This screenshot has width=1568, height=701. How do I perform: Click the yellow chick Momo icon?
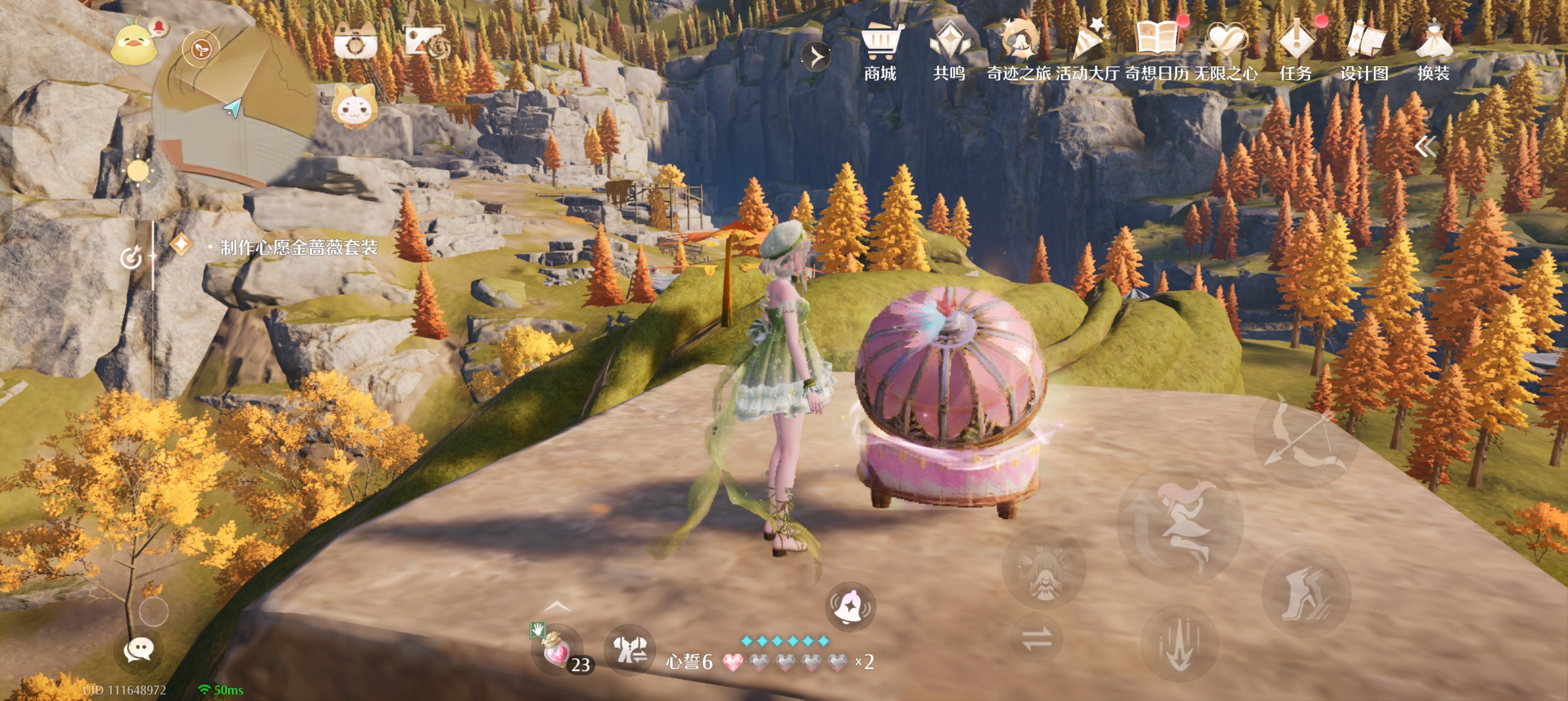click(134, 42)
